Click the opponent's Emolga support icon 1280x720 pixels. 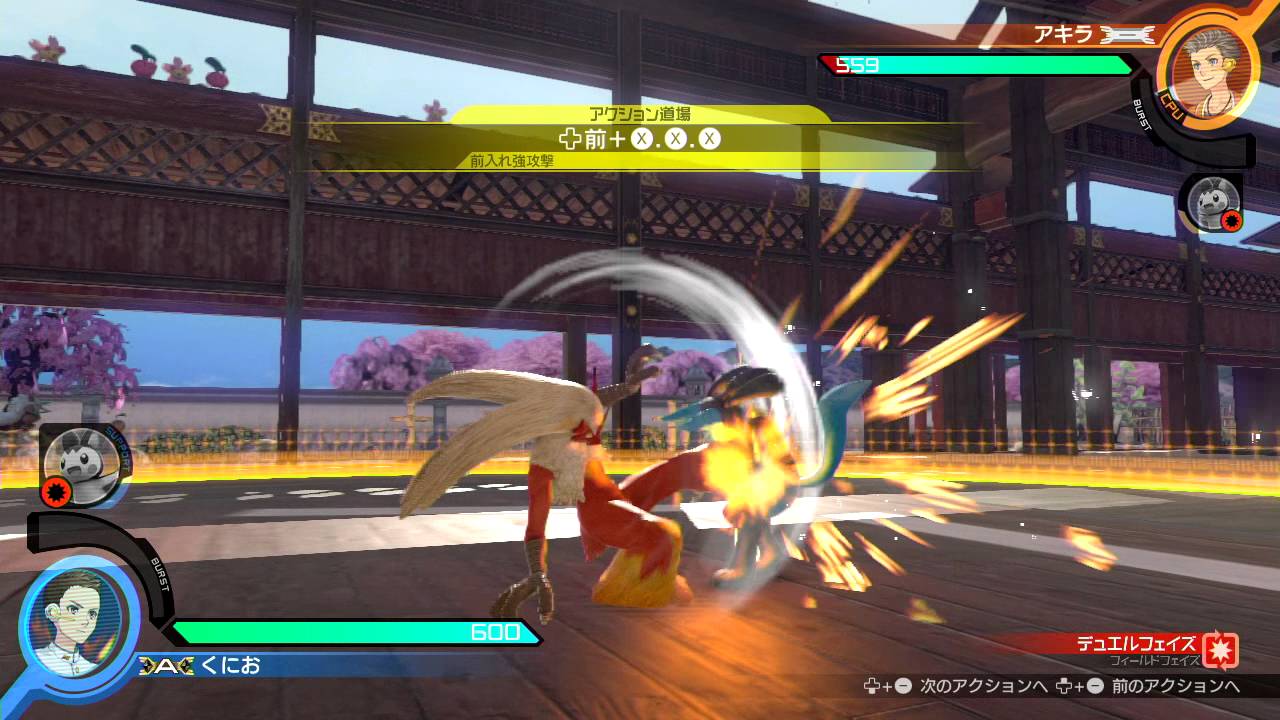click(x=1212, y=204)
